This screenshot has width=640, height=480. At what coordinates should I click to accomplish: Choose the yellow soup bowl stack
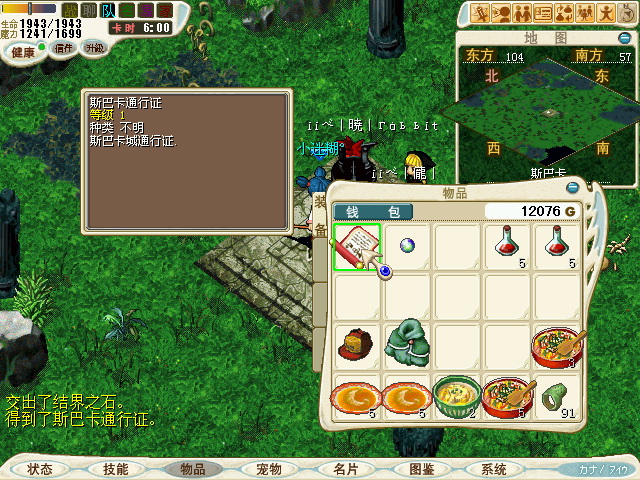pyautogui.click(x=457, y=394)
